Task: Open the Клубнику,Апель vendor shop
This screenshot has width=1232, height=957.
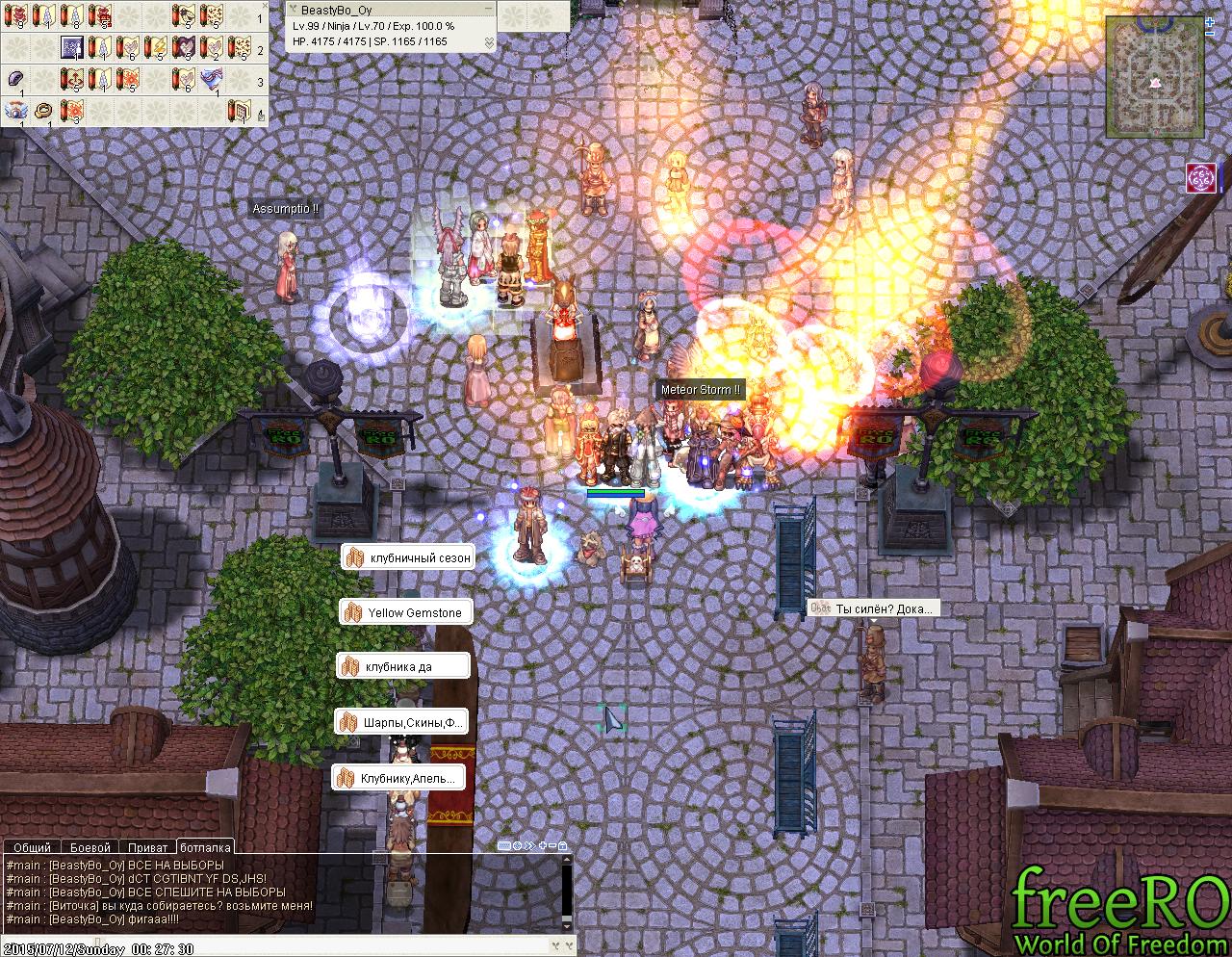Action: [x=400, y=778]
